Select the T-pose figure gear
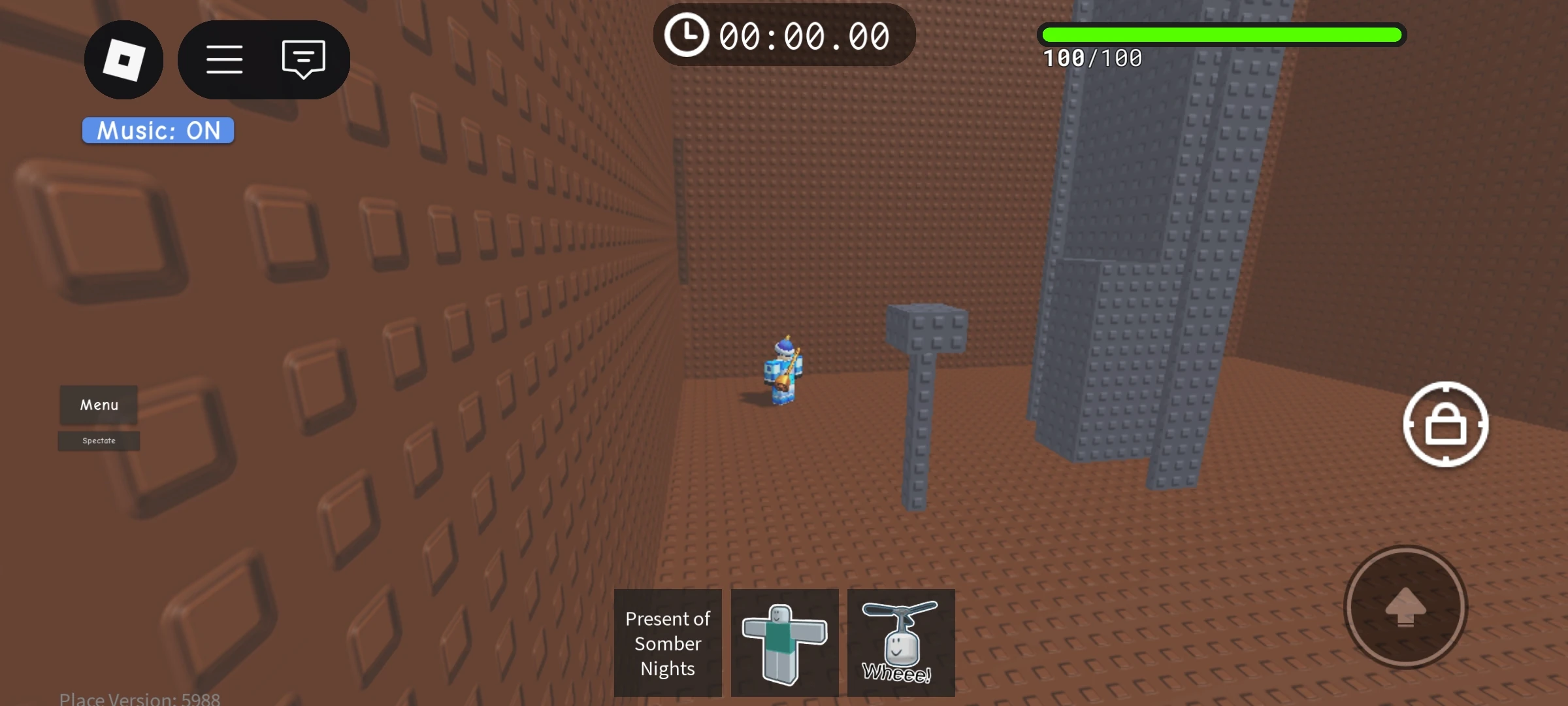1568x706 pixels. coord(784,643)
